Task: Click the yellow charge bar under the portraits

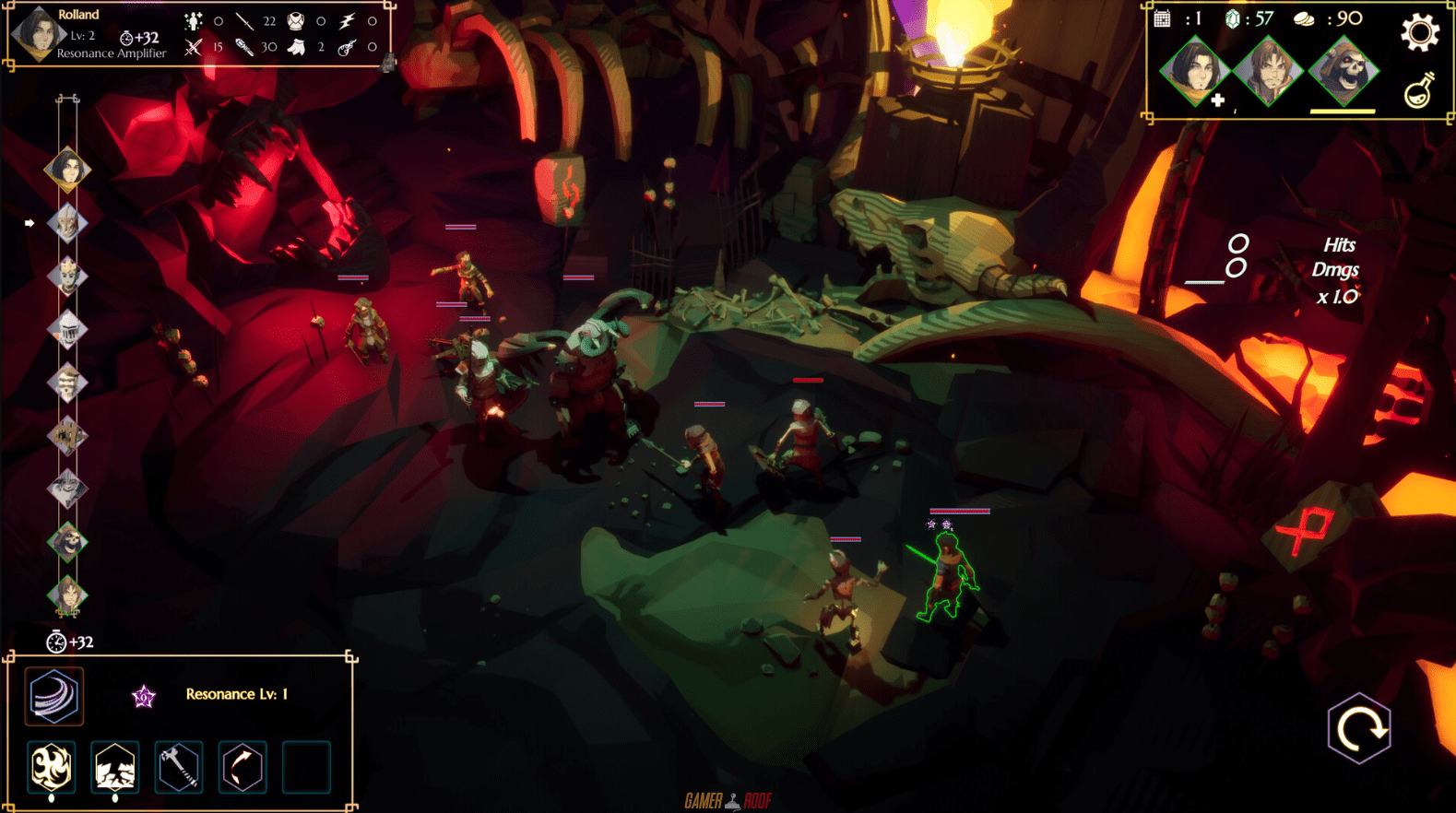Action: click(x=1343, y=112)
